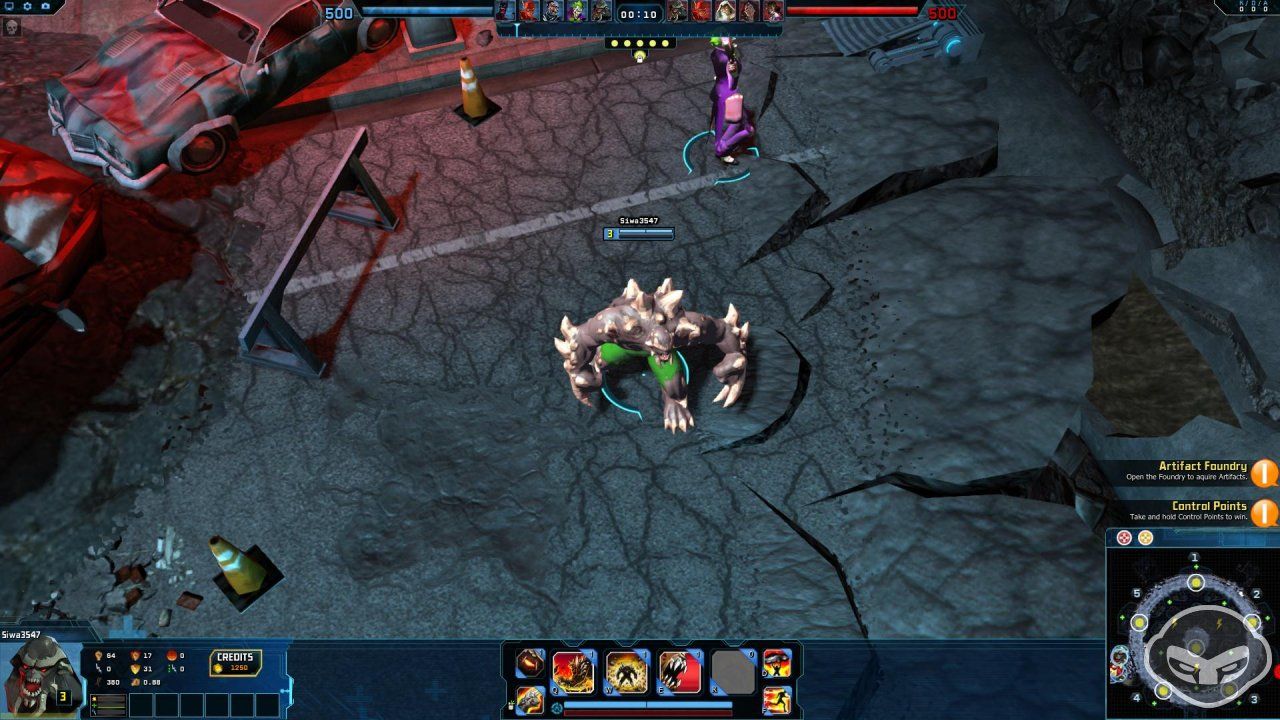Select the locked R ultimate ability slot

(734, 670)
